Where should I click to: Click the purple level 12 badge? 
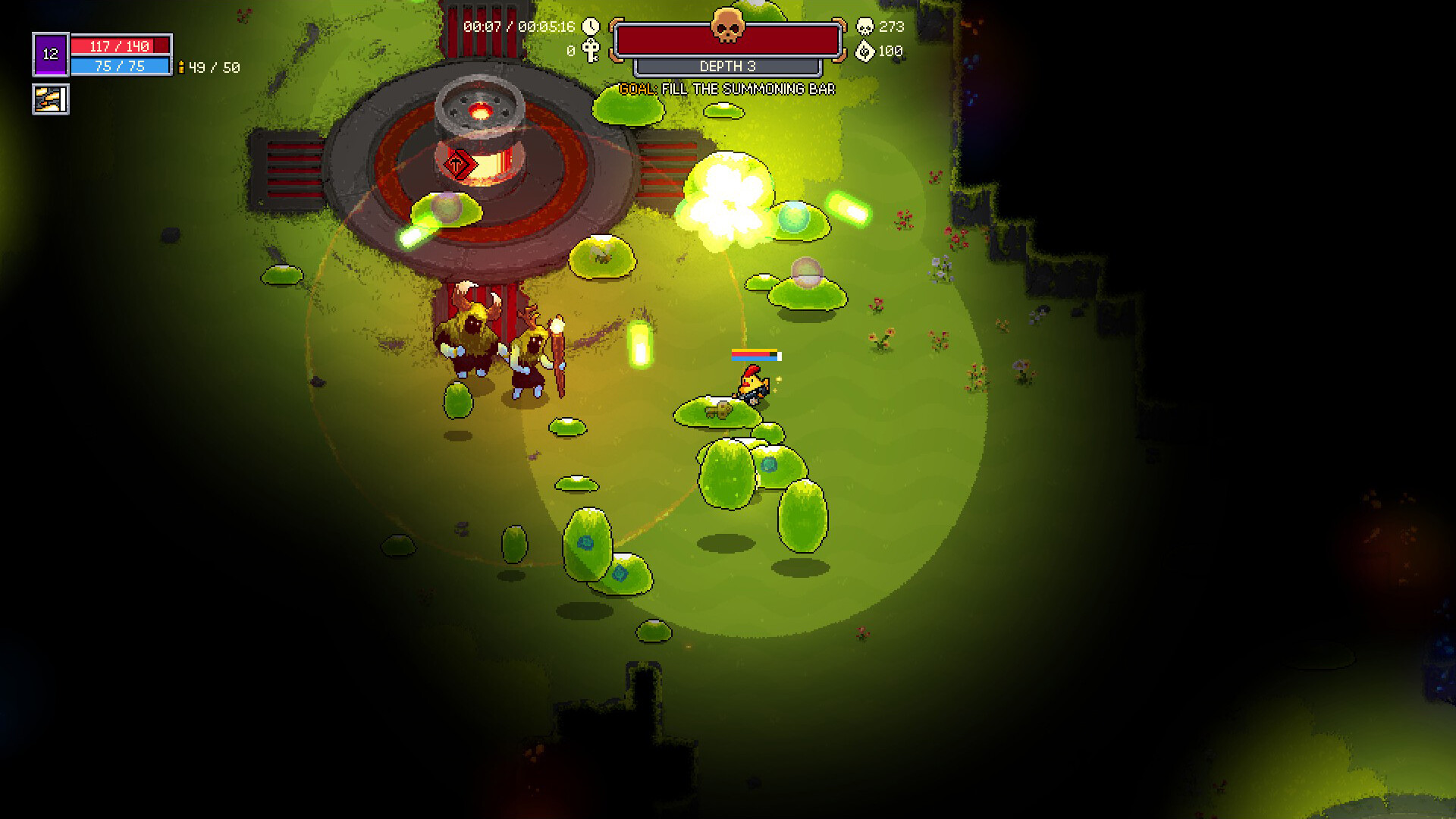point(51,55)
